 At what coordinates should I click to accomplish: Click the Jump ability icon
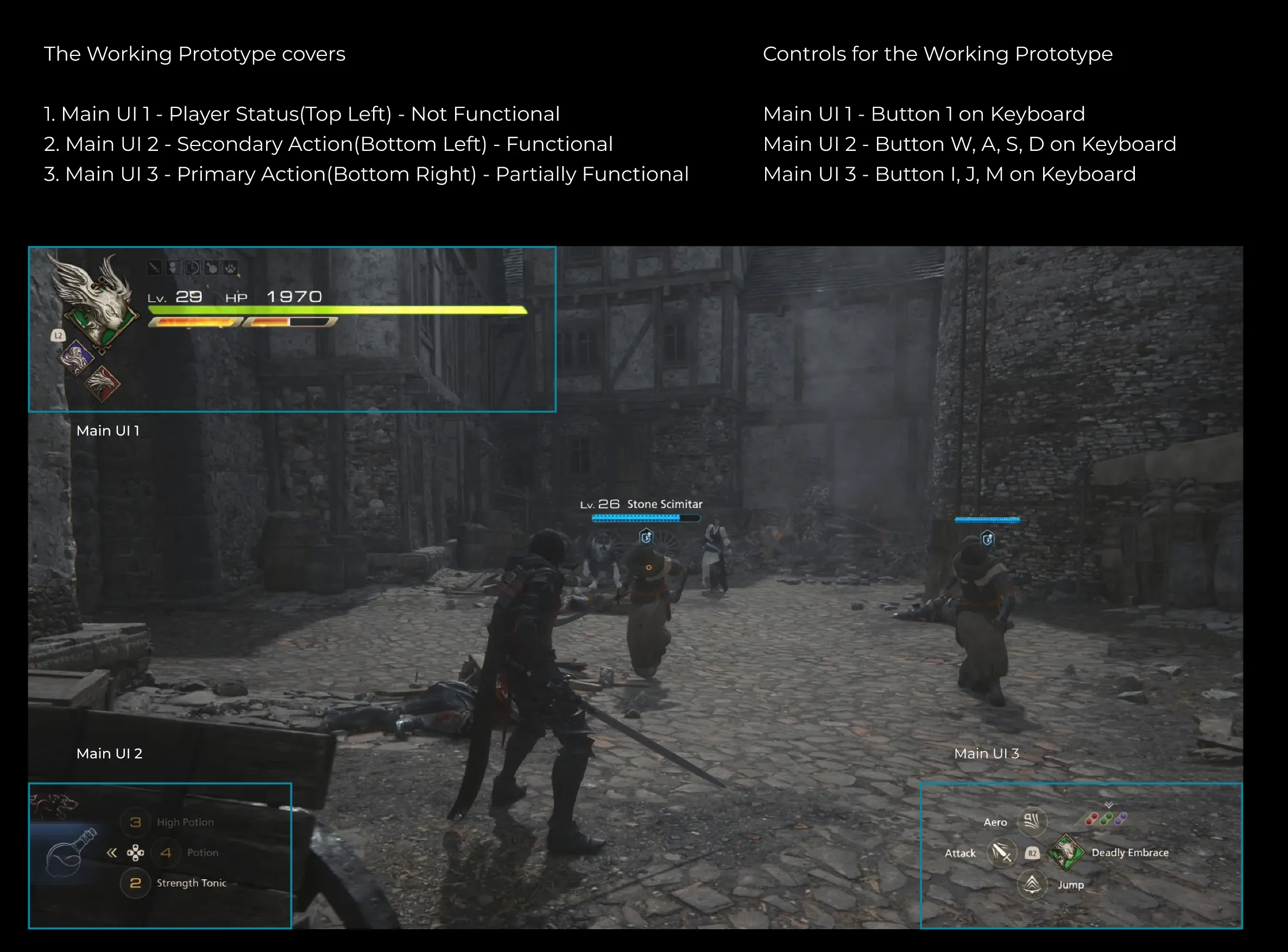(x=1033, y=886)
